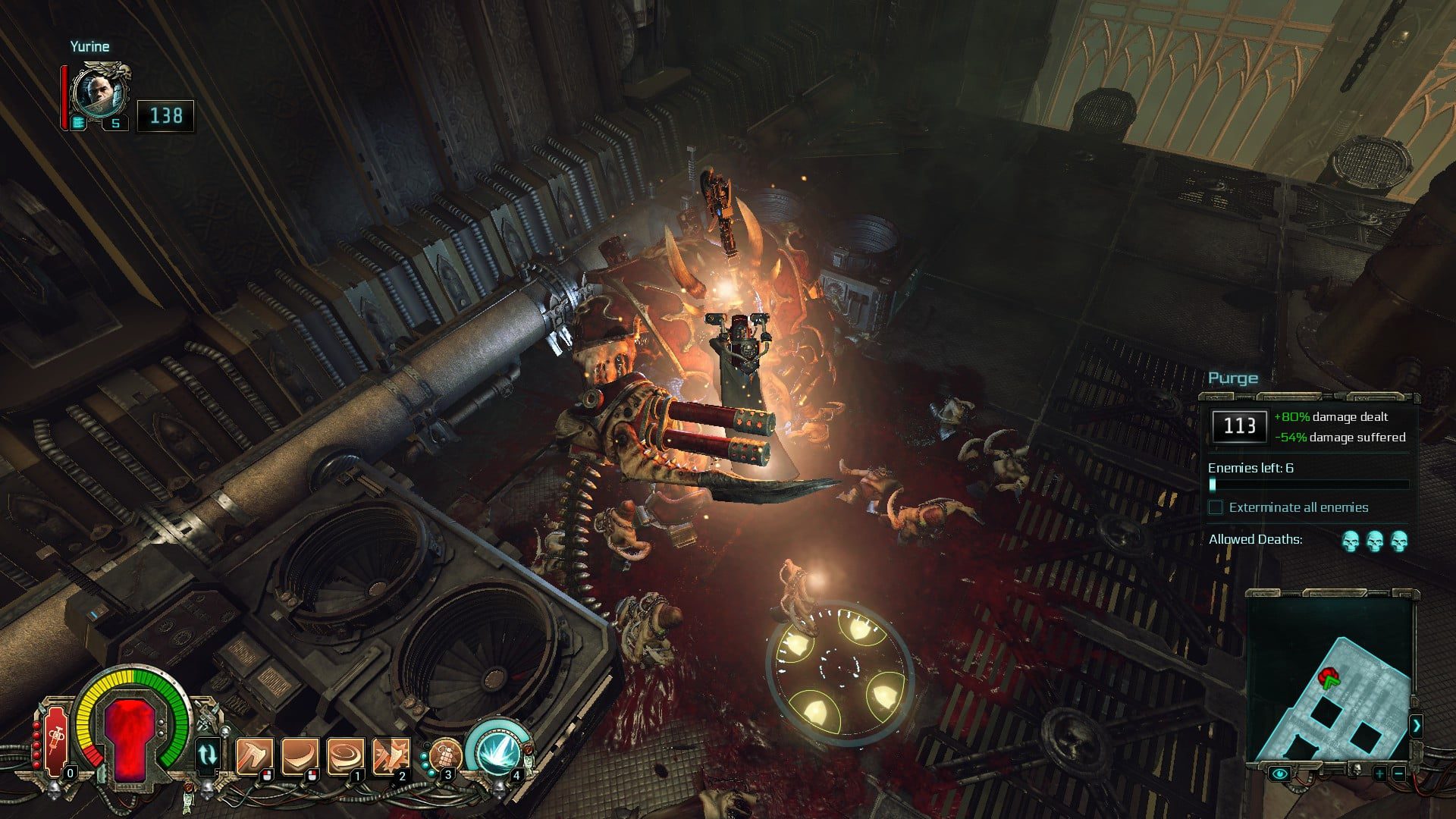Image resolution: width=1456 pixels, height=819 pixels.
Task: Use the burst strike skill
Action: coord(391,756)
